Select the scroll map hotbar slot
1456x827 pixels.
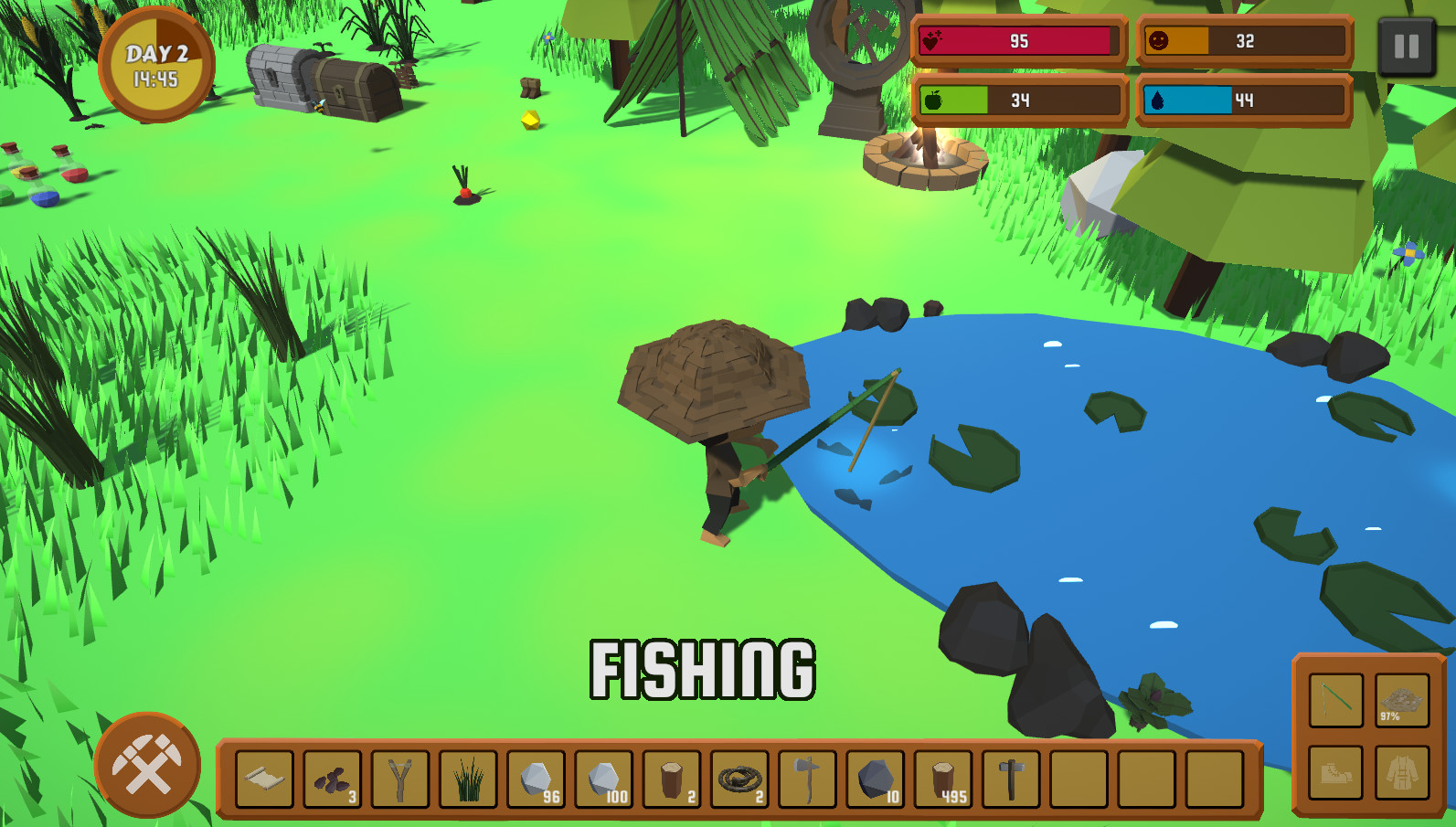click(x=265, y=778)
